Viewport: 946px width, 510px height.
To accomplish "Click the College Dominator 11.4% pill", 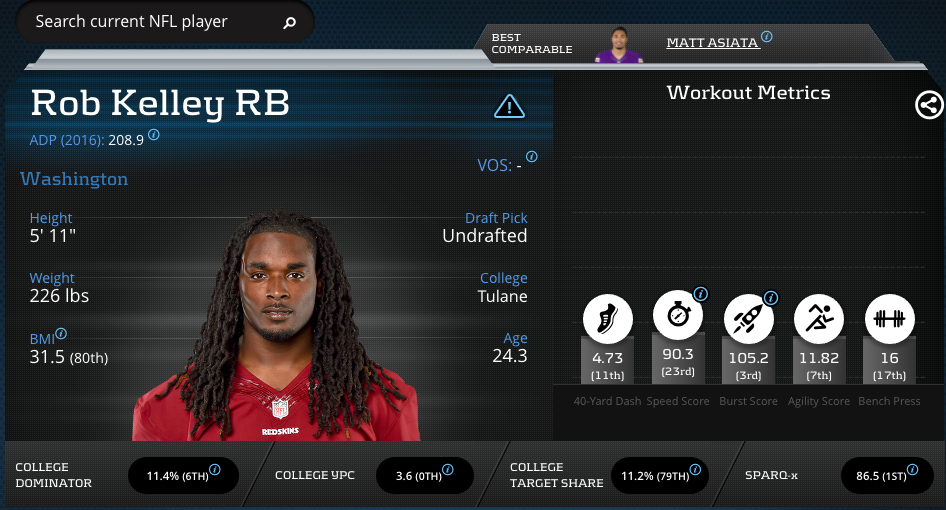I will point(183,476).
